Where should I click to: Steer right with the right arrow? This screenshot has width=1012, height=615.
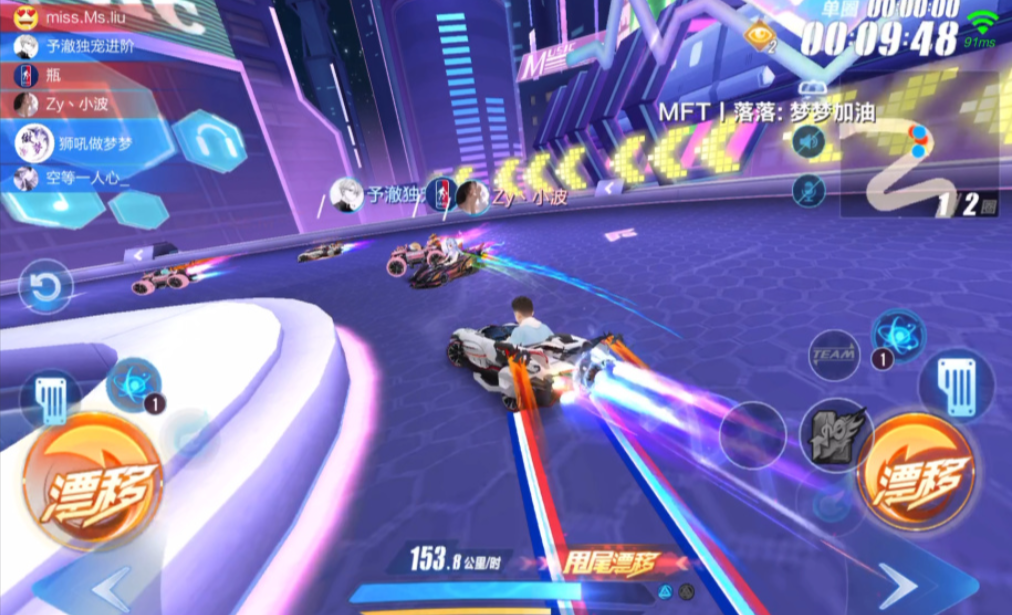[899, 587]
